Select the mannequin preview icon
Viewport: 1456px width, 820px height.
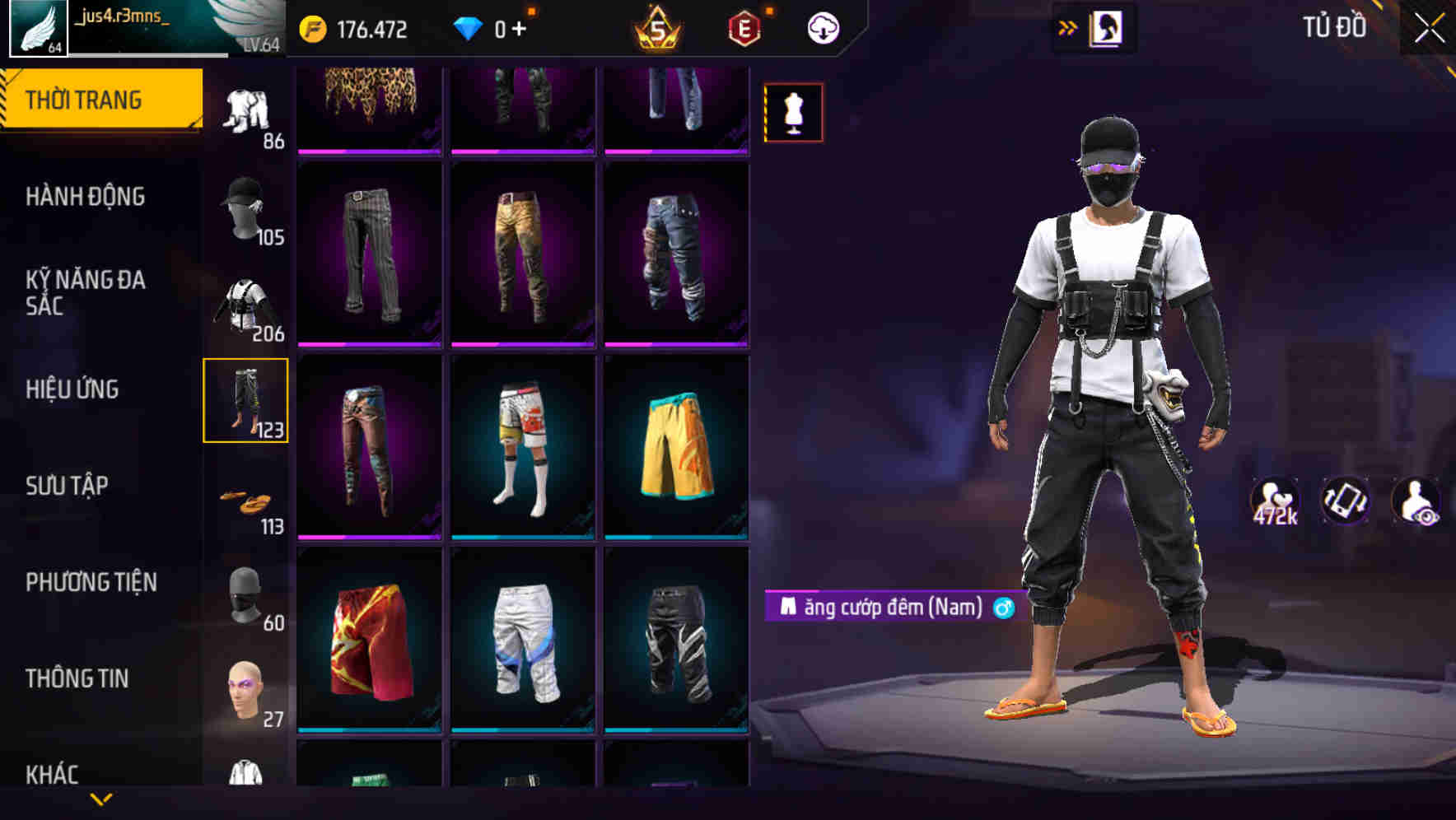click(x=793, y=112)
